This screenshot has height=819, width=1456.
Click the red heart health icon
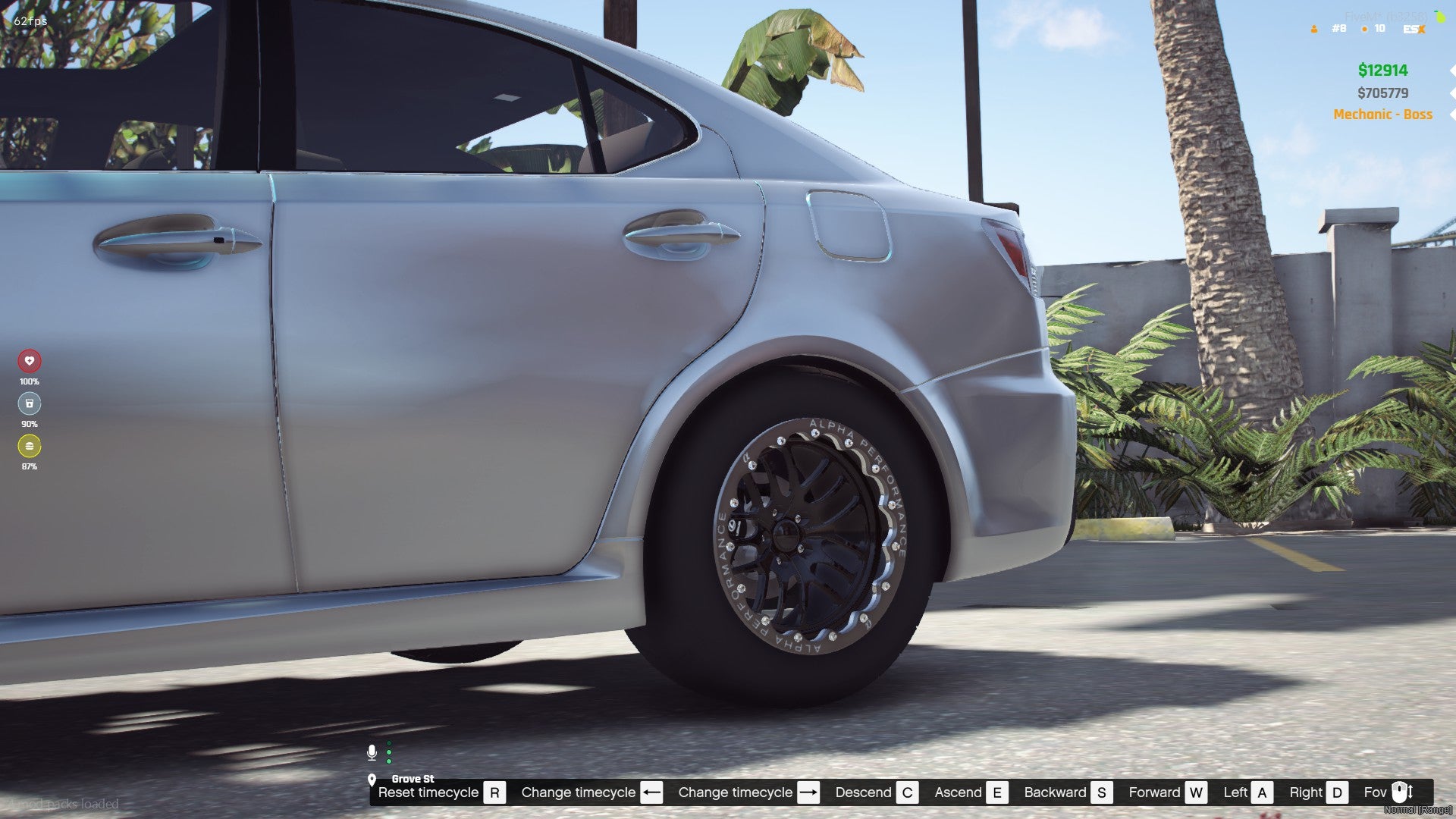tap(30, 361)
